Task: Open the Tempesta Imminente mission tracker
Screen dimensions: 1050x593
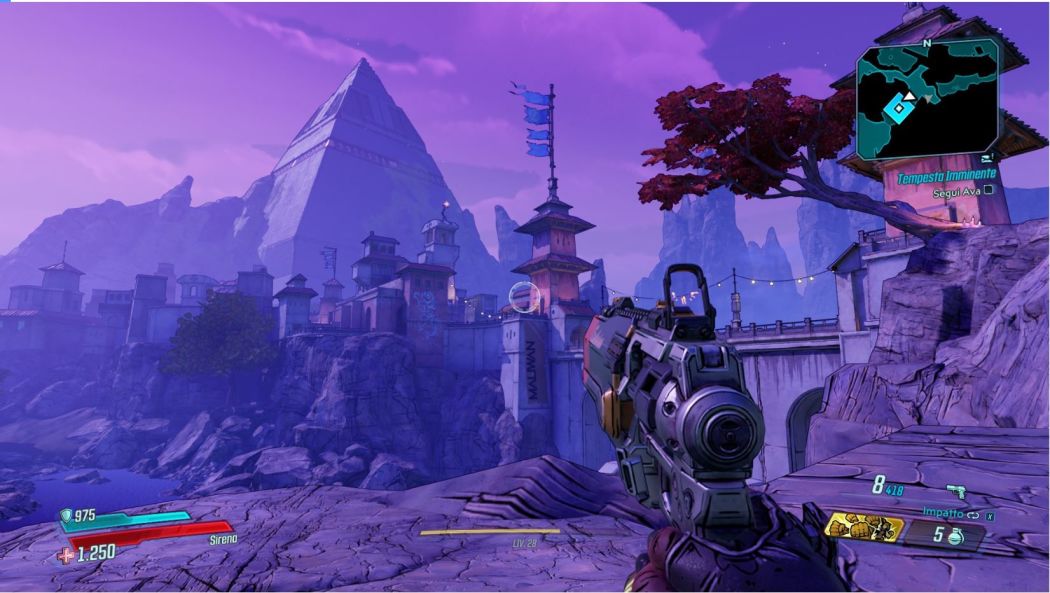Action: 946,175
